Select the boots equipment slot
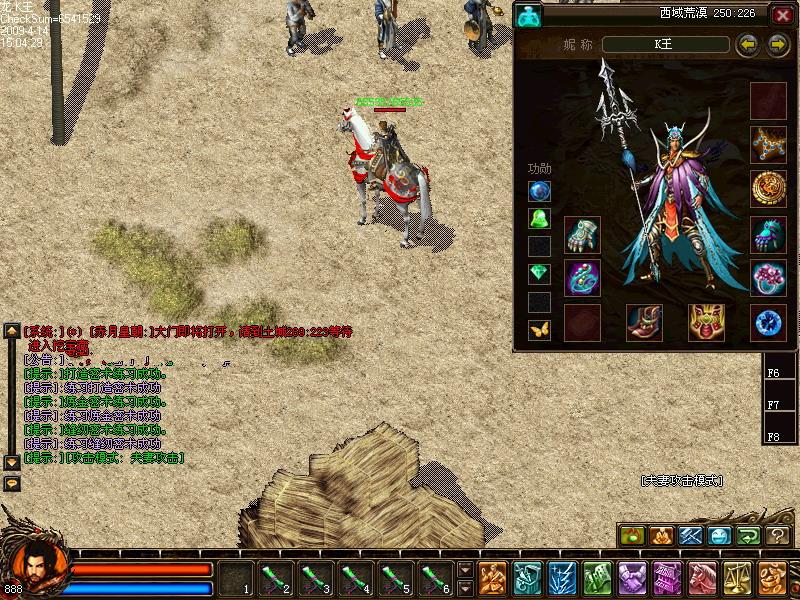800x600 pixels. [644, 322]
